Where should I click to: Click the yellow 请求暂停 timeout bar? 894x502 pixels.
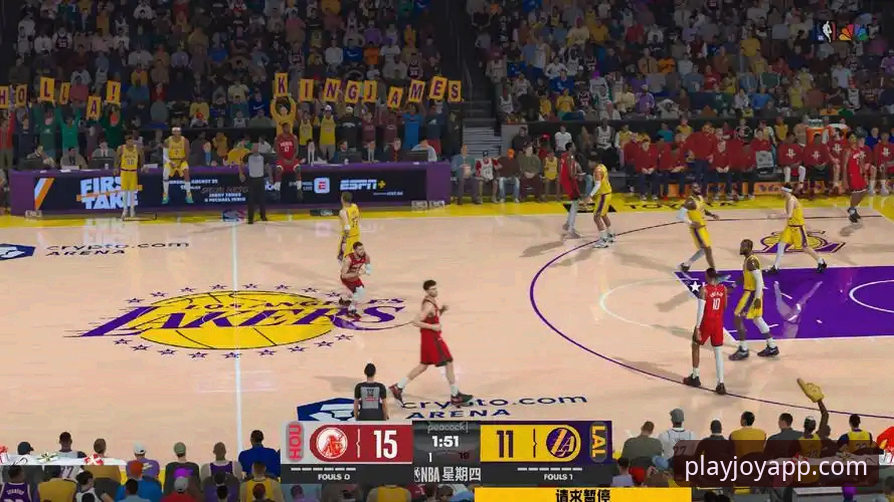click(x=582, y=494)
